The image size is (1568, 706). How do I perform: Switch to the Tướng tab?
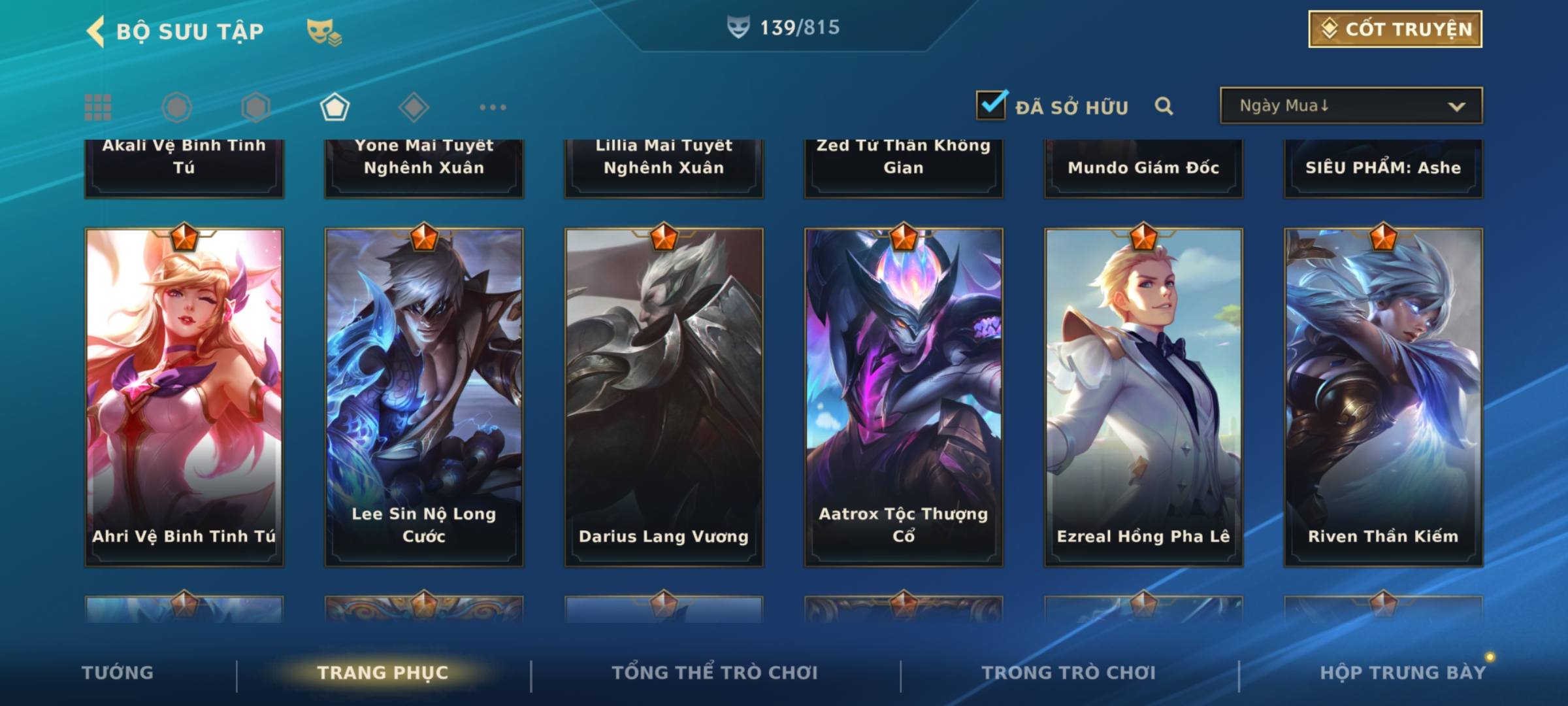(x=118, y=673)
